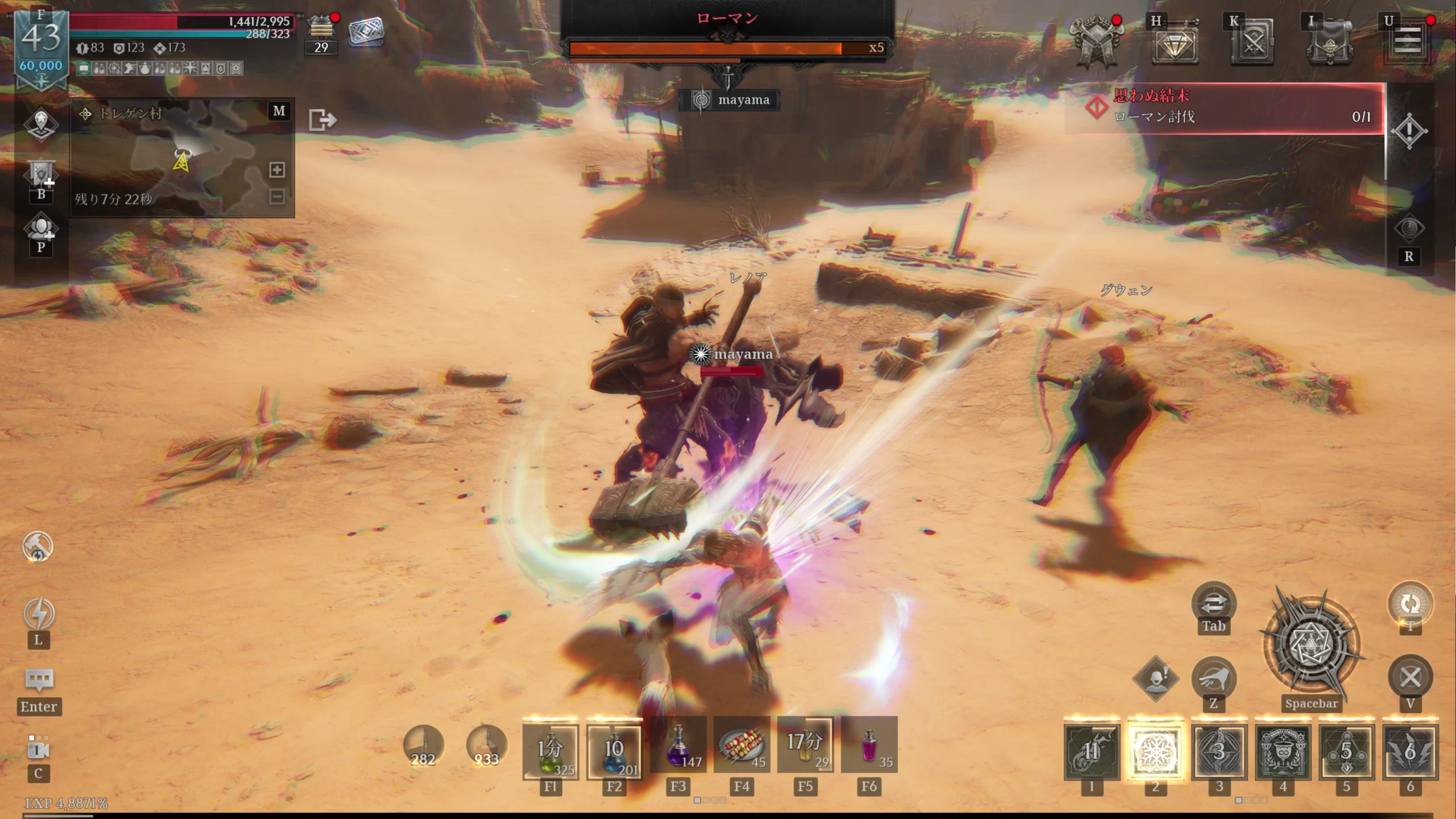This screenshot has width=1456, height=819.
Task: Open the chat window speech bubble
Action: click(39, 679)
